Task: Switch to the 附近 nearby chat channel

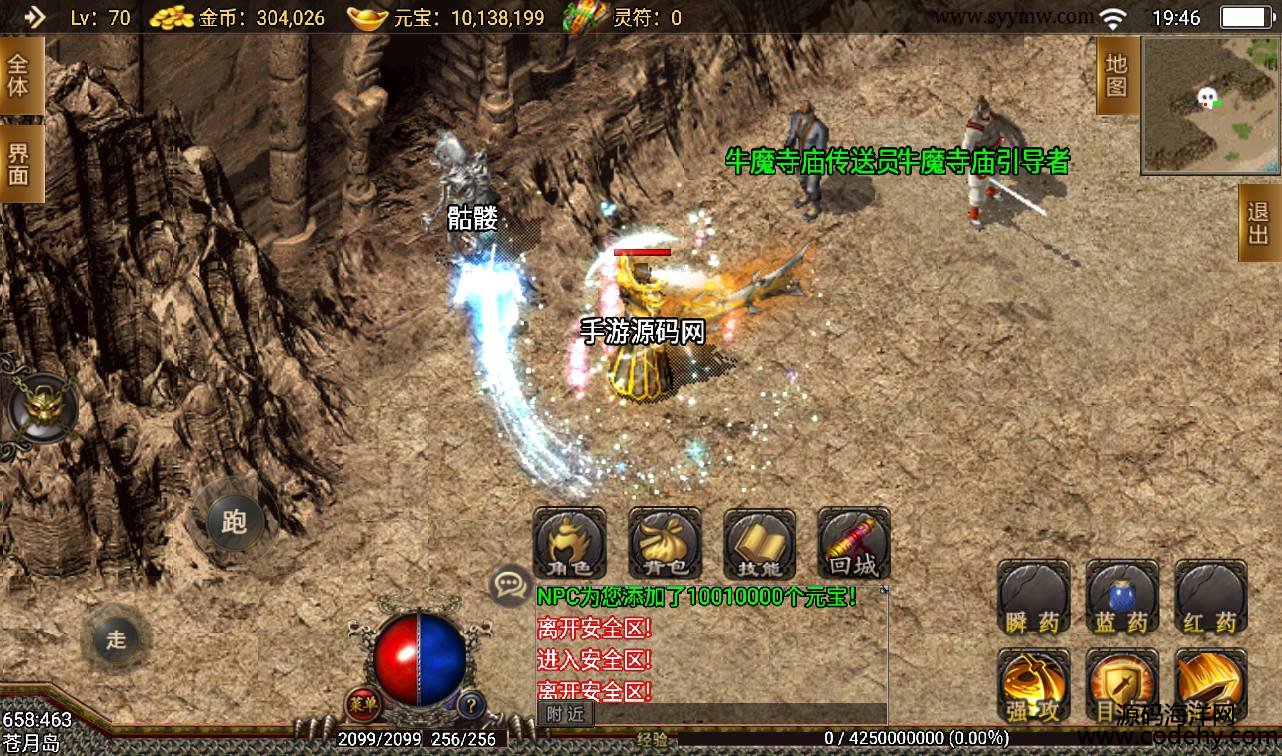Action: (x=565, y=713)
